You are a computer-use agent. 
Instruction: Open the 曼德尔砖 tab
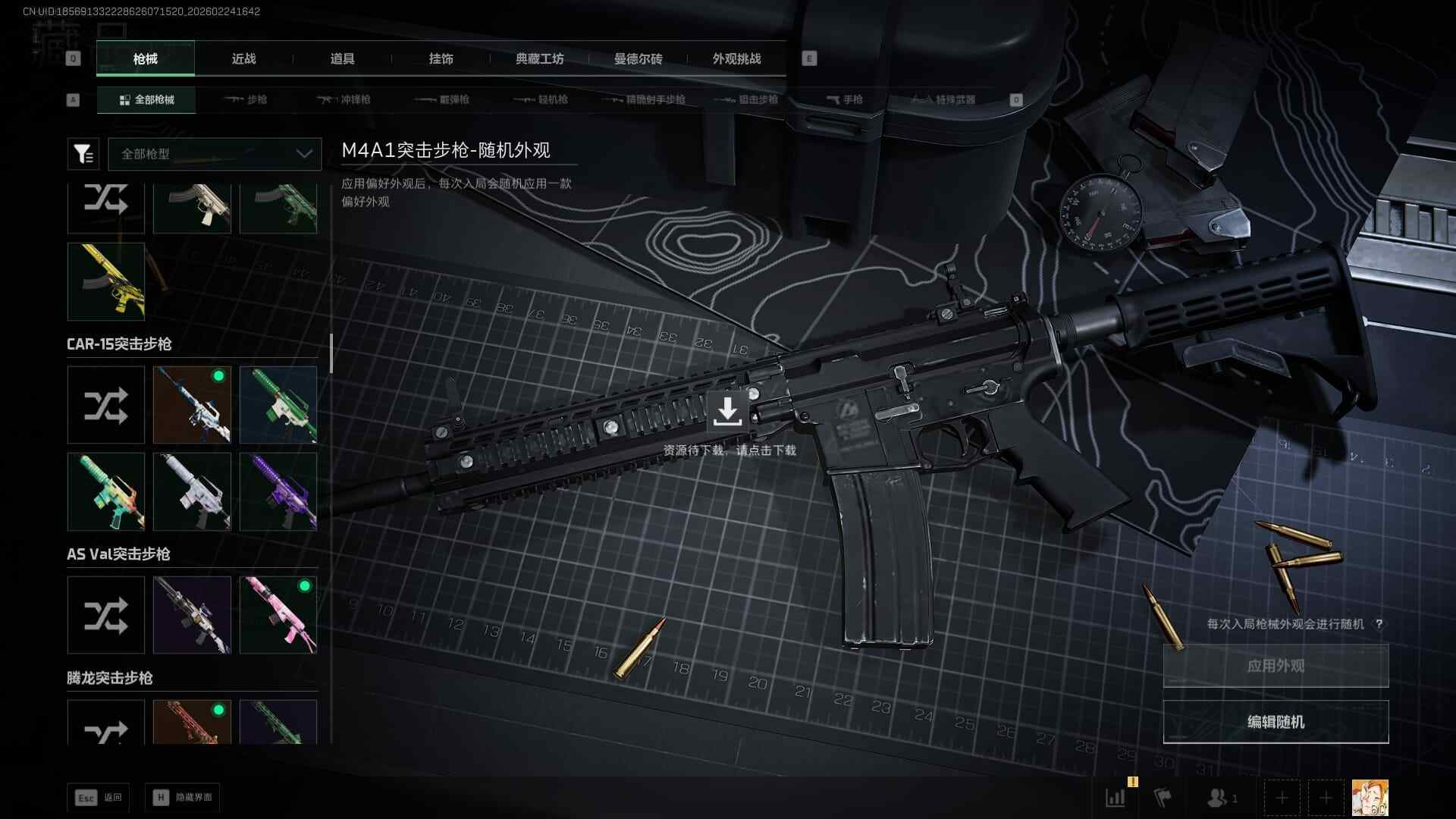pos(638,59)
